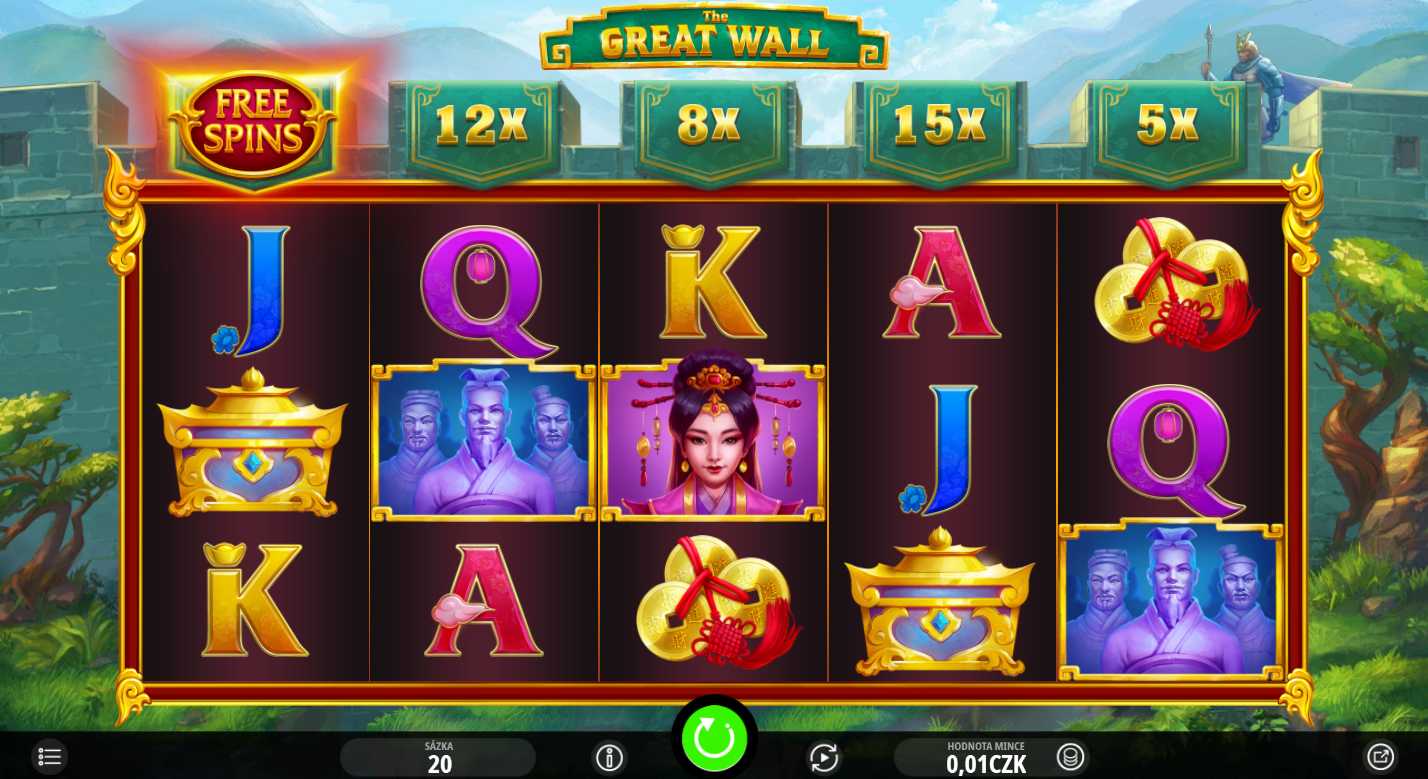
Task: Open the hamburger menu list
Action: [x=49, y=757]
